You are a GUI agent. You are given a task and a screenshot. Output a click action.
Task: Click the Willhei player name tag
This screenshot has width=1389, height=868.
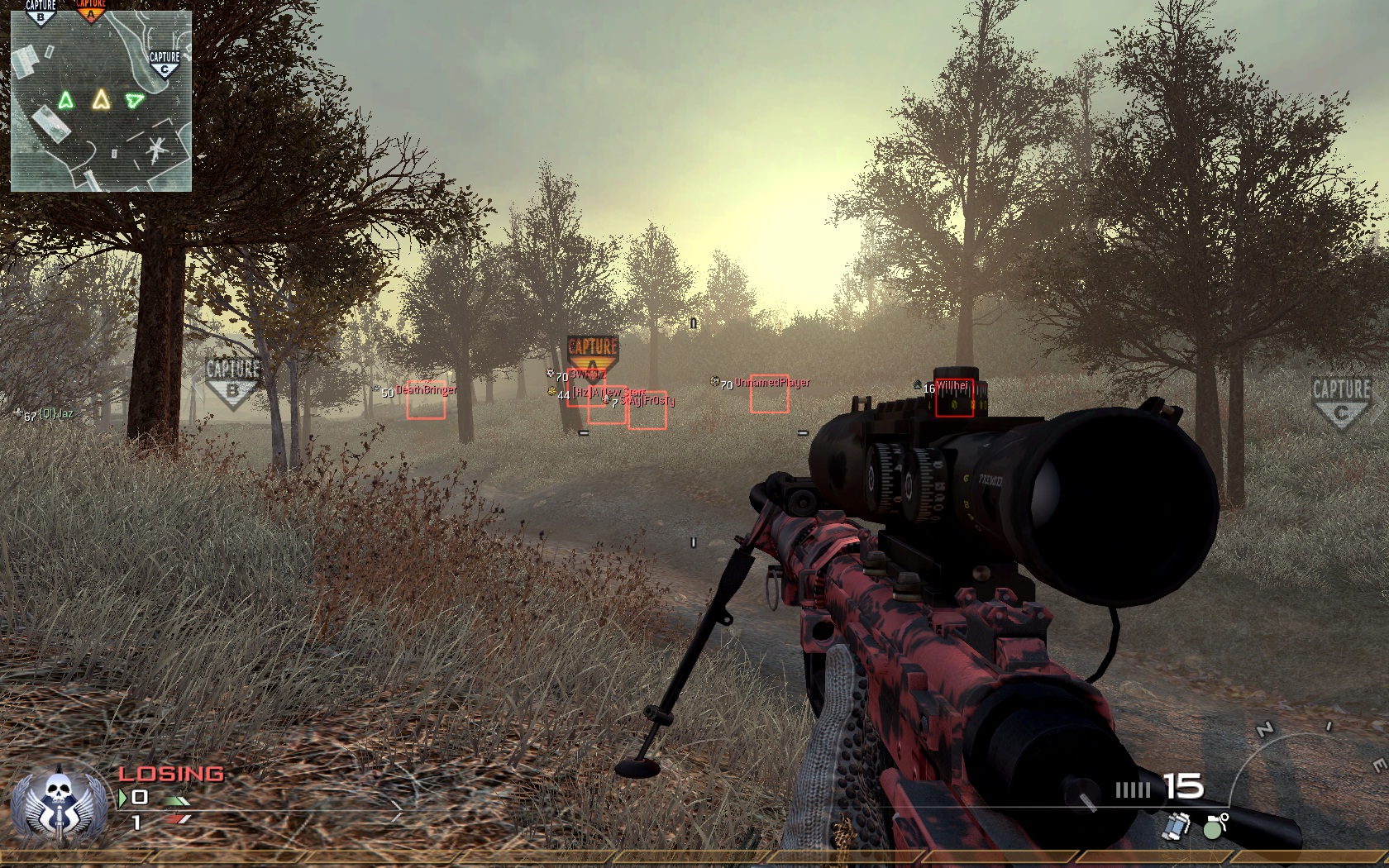pos(952,386)
